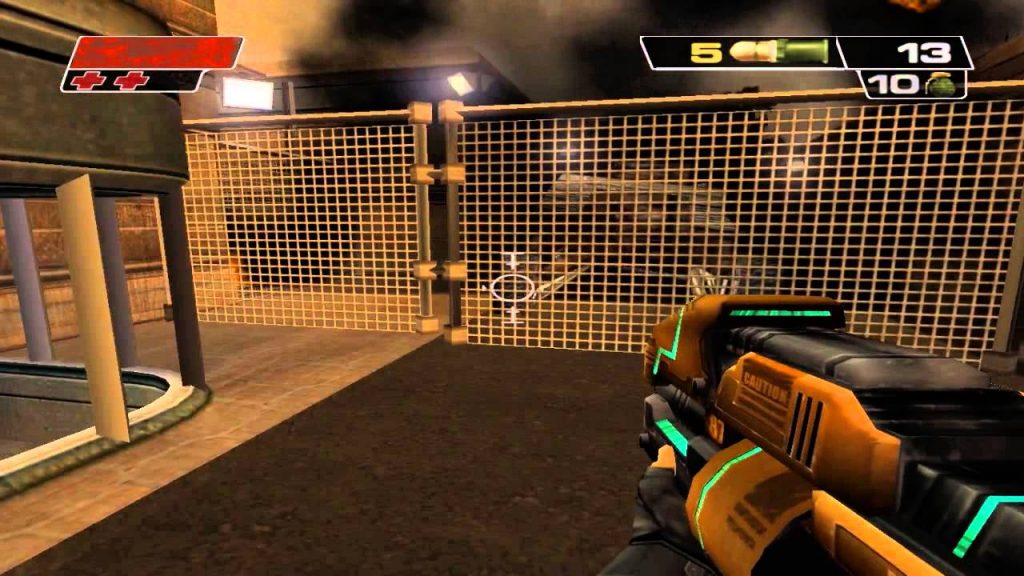Select the rocket ammo icon

pyautogui.click(x=779, y=52)
